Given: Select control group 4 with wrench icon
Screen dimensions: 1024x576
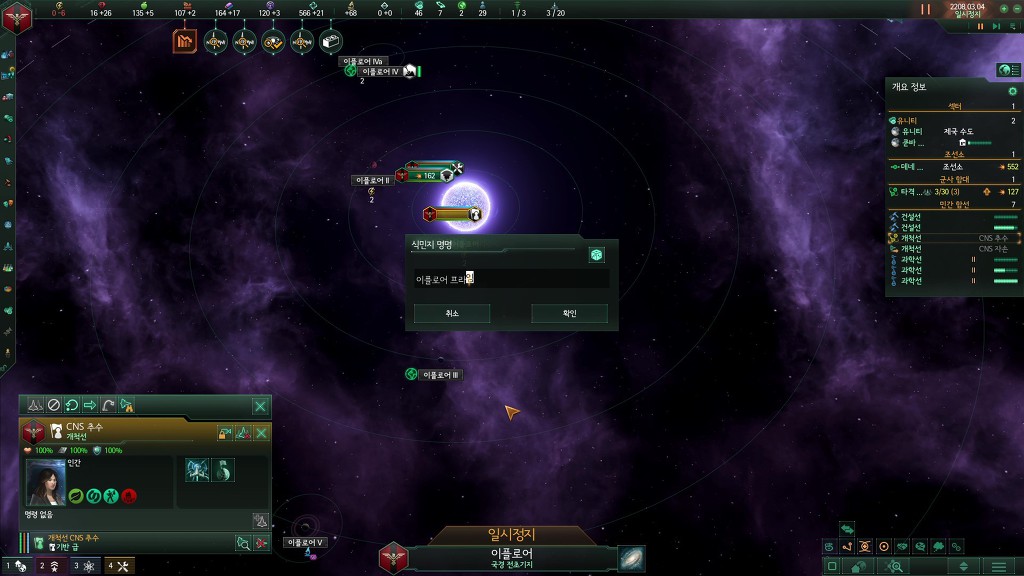Looking at the screenshot, I should tap(119, 566).
